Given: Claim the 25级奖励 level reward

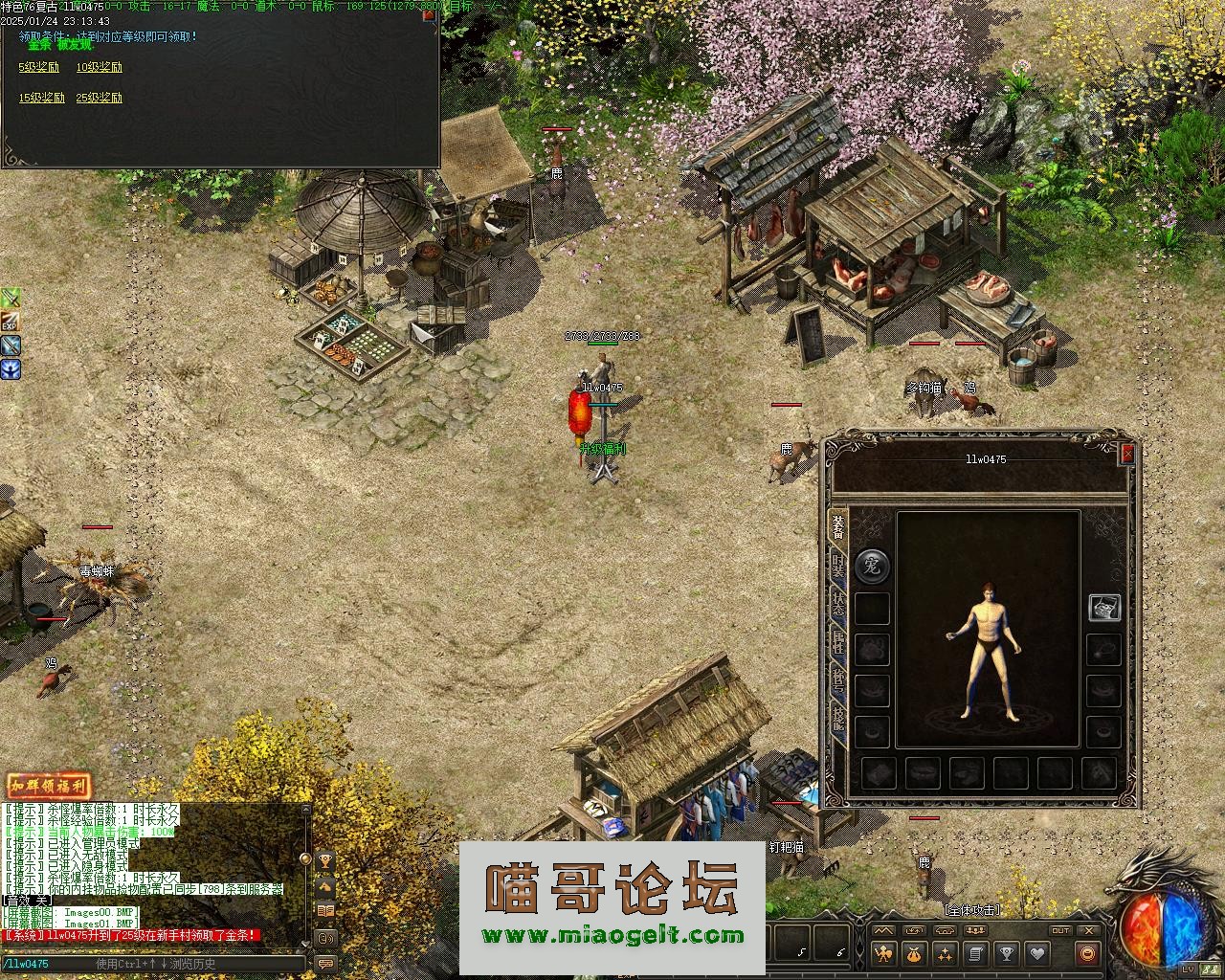Looking at the screenshot, I should point(99,98).
